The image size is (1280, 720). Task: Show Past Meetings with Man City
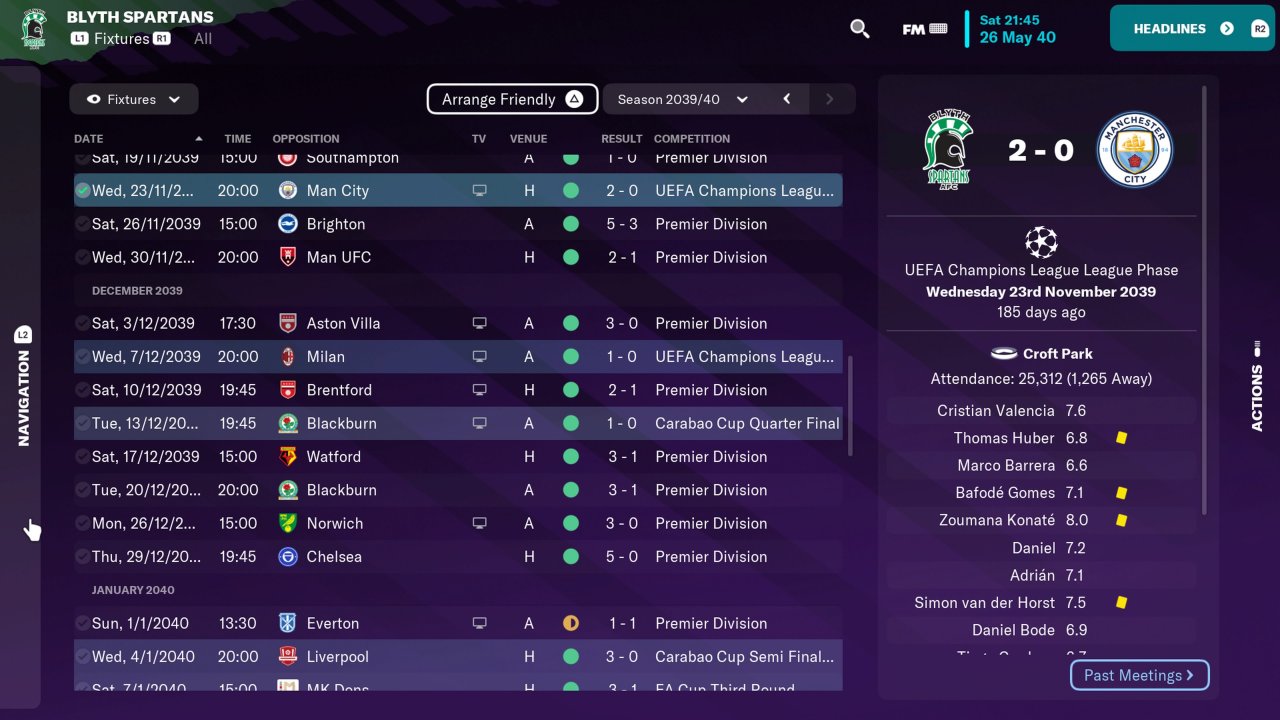[x=1139, y=675]
